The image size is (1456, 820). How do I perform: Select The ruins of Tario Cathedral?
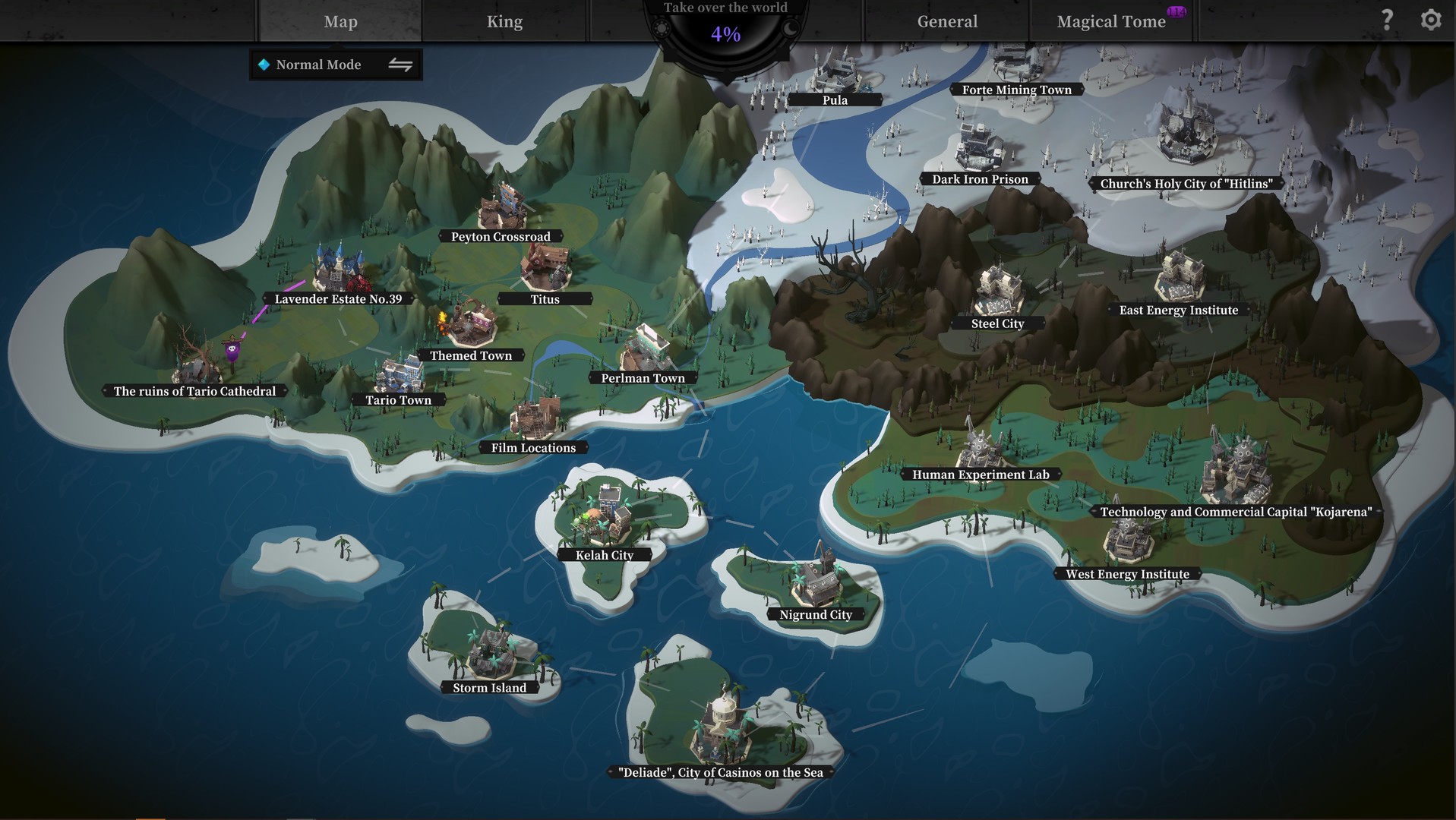(x=194, y=391)
